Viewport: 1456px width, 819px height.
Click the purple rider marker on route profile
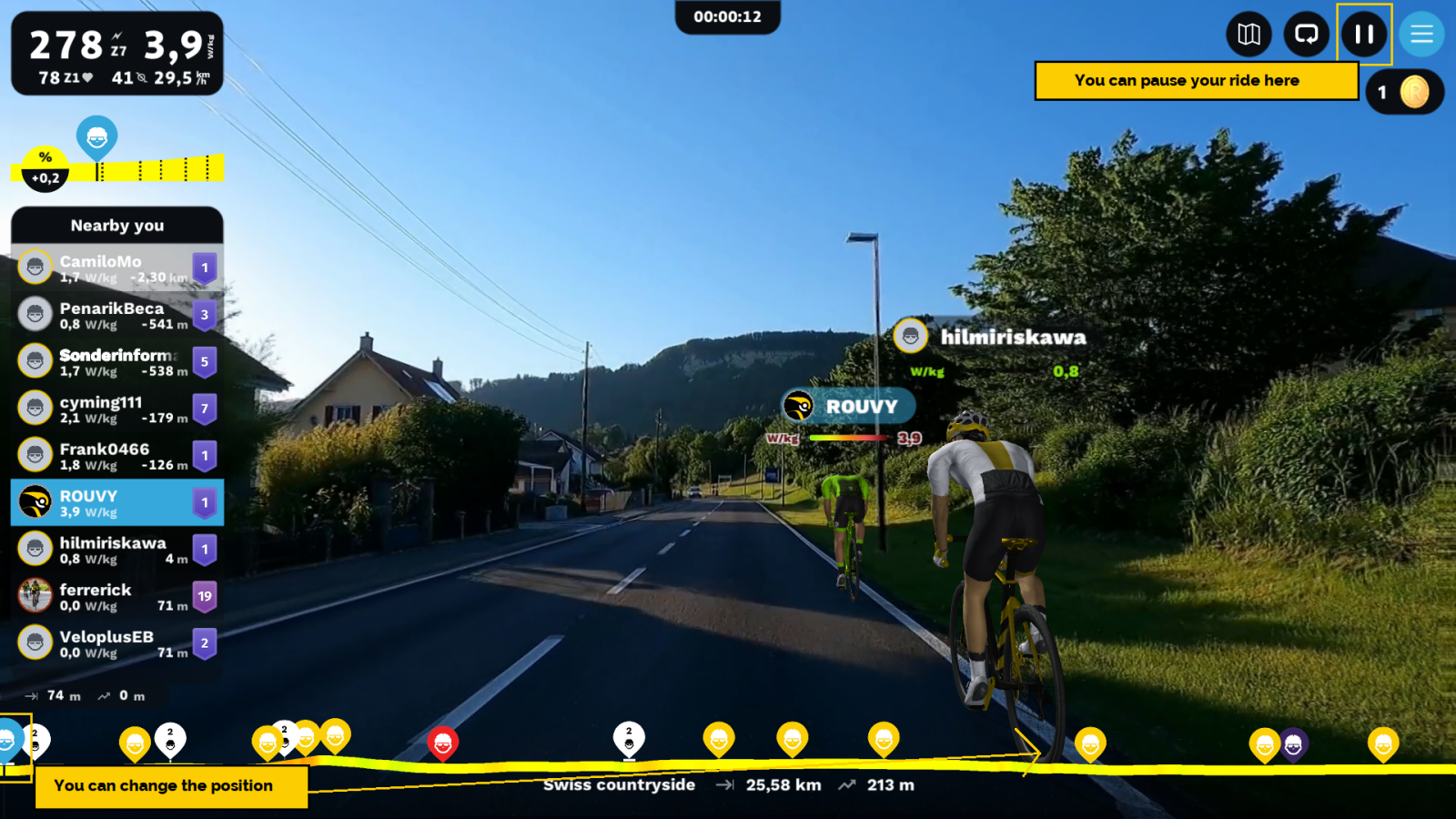(1293, 744)
